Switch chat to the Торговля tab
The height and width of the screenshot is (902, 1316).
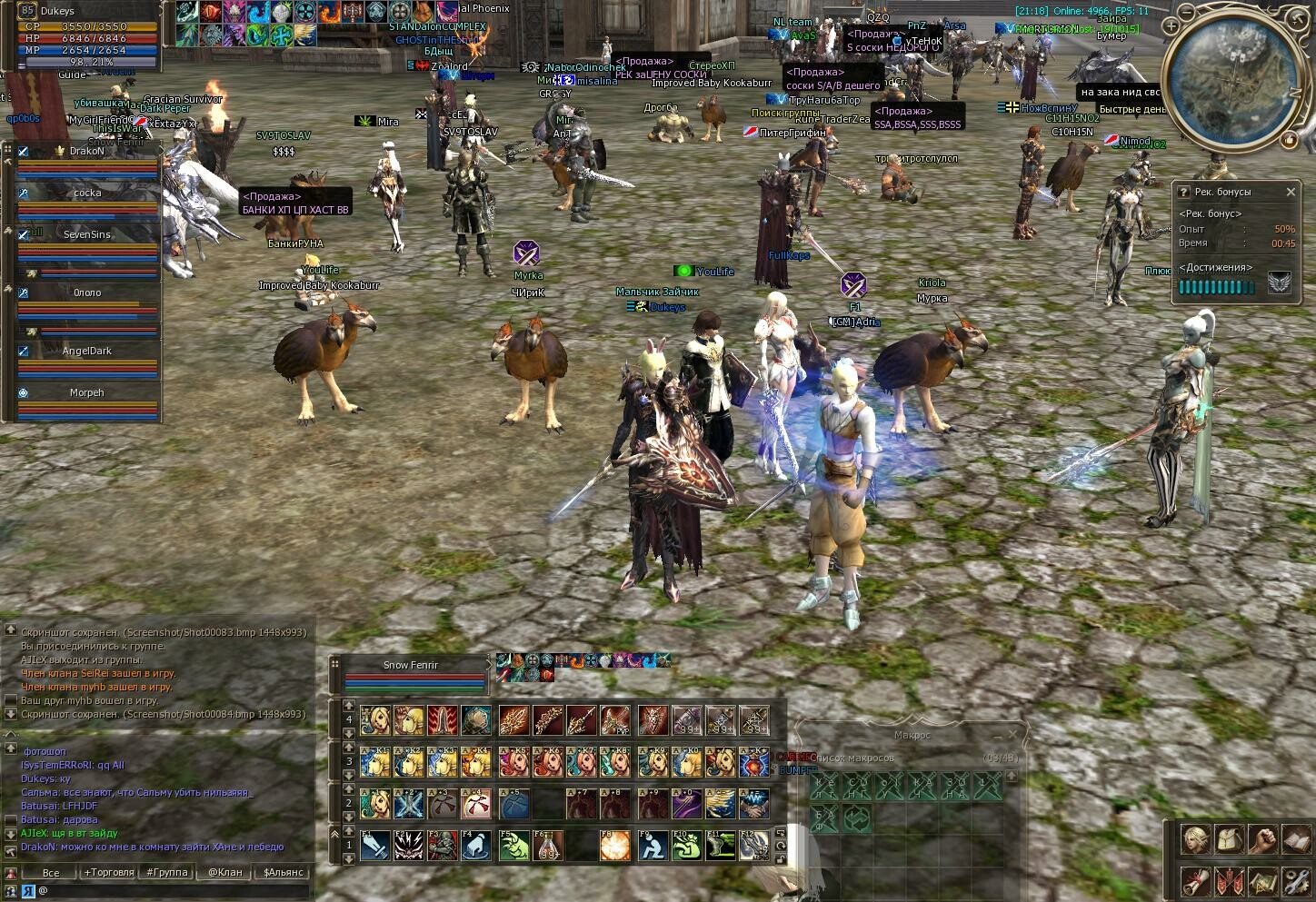pos(108,872)
